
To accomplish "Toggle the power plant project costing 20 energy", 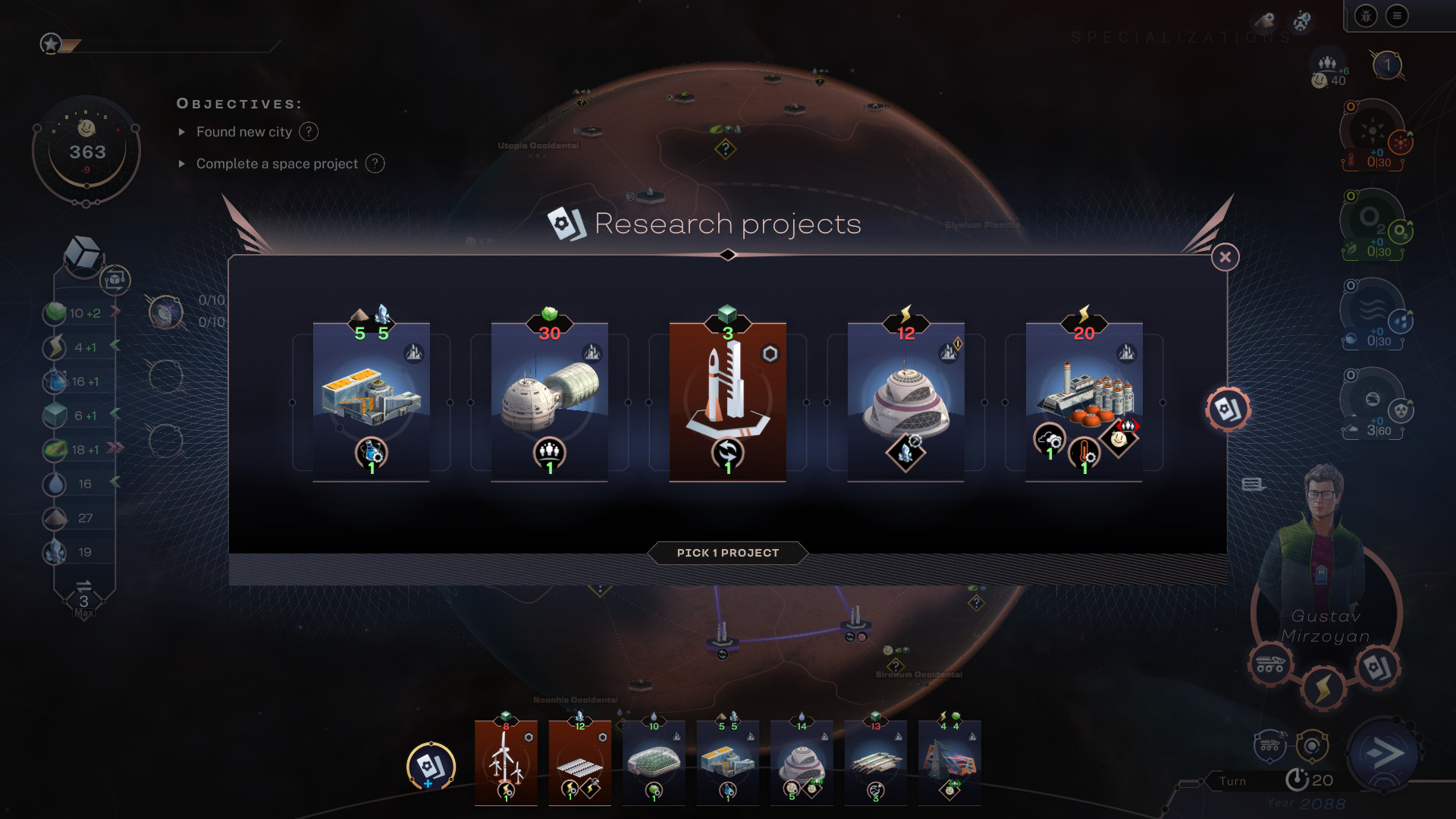I will coord(1083,402).
